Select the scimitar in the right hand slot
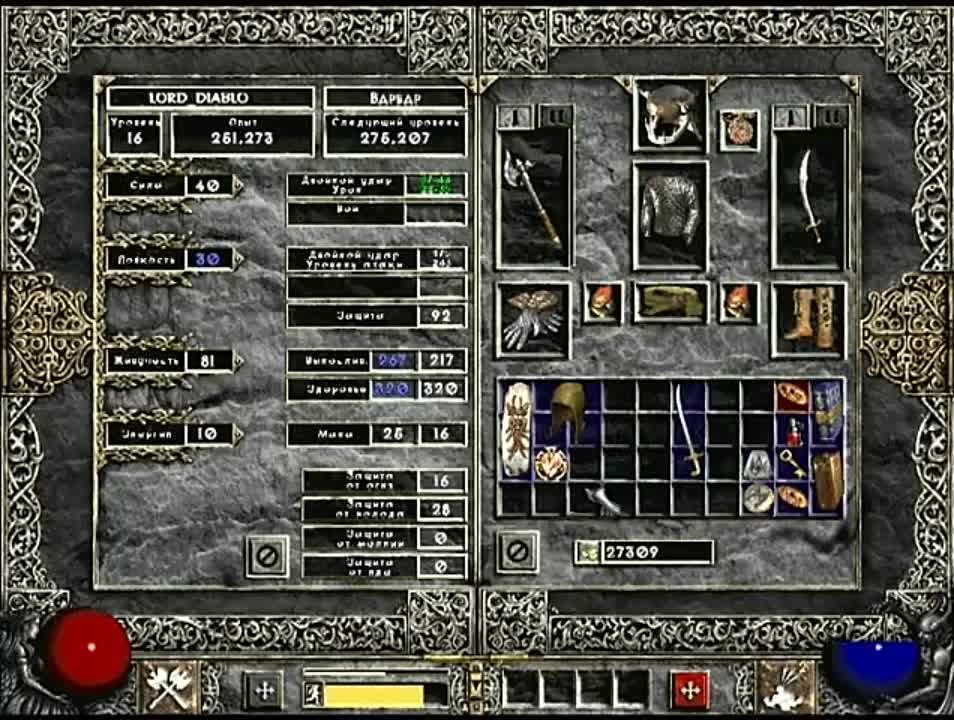954x720 pixels. (810, 198)
